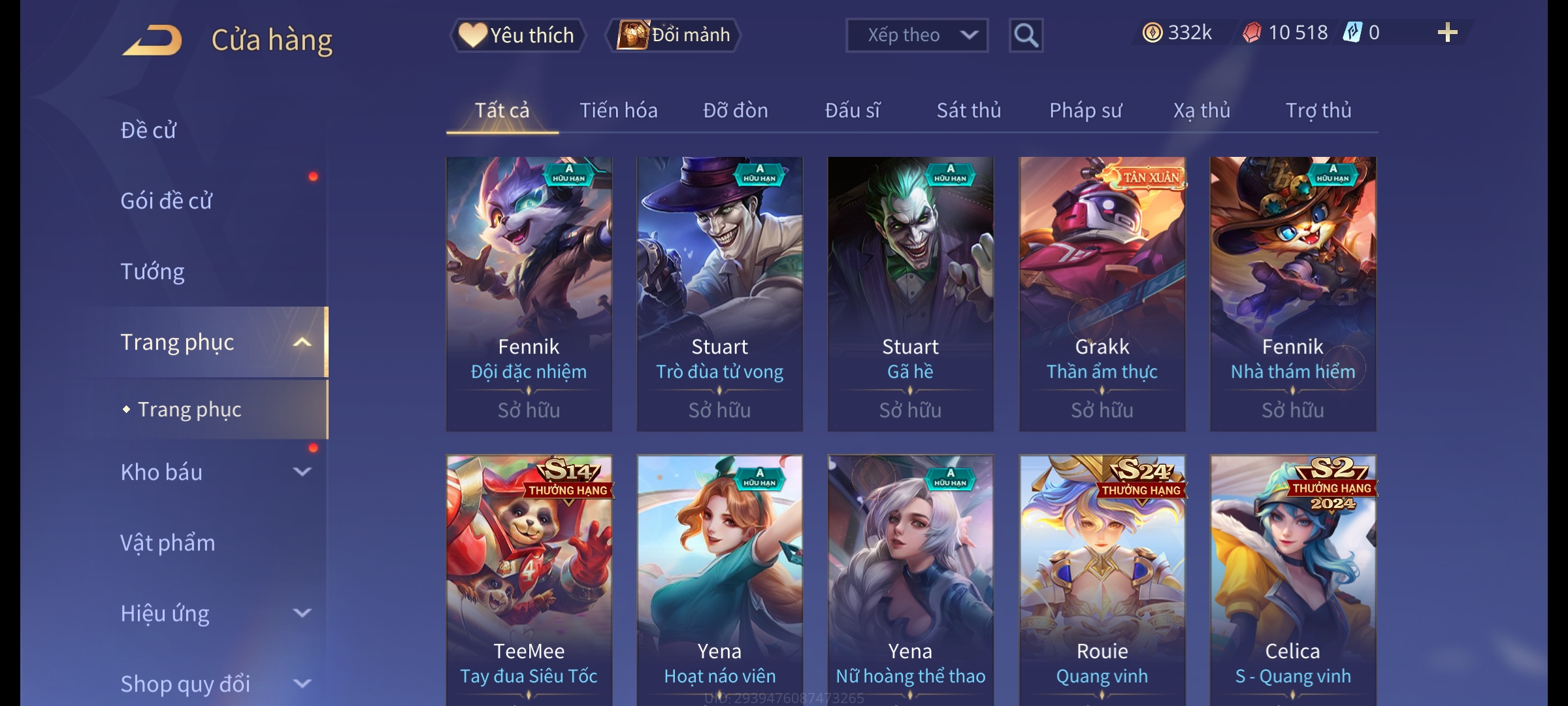Choose the Trợ thủ category tab
1568x706 pixels.
[1318, 110]
